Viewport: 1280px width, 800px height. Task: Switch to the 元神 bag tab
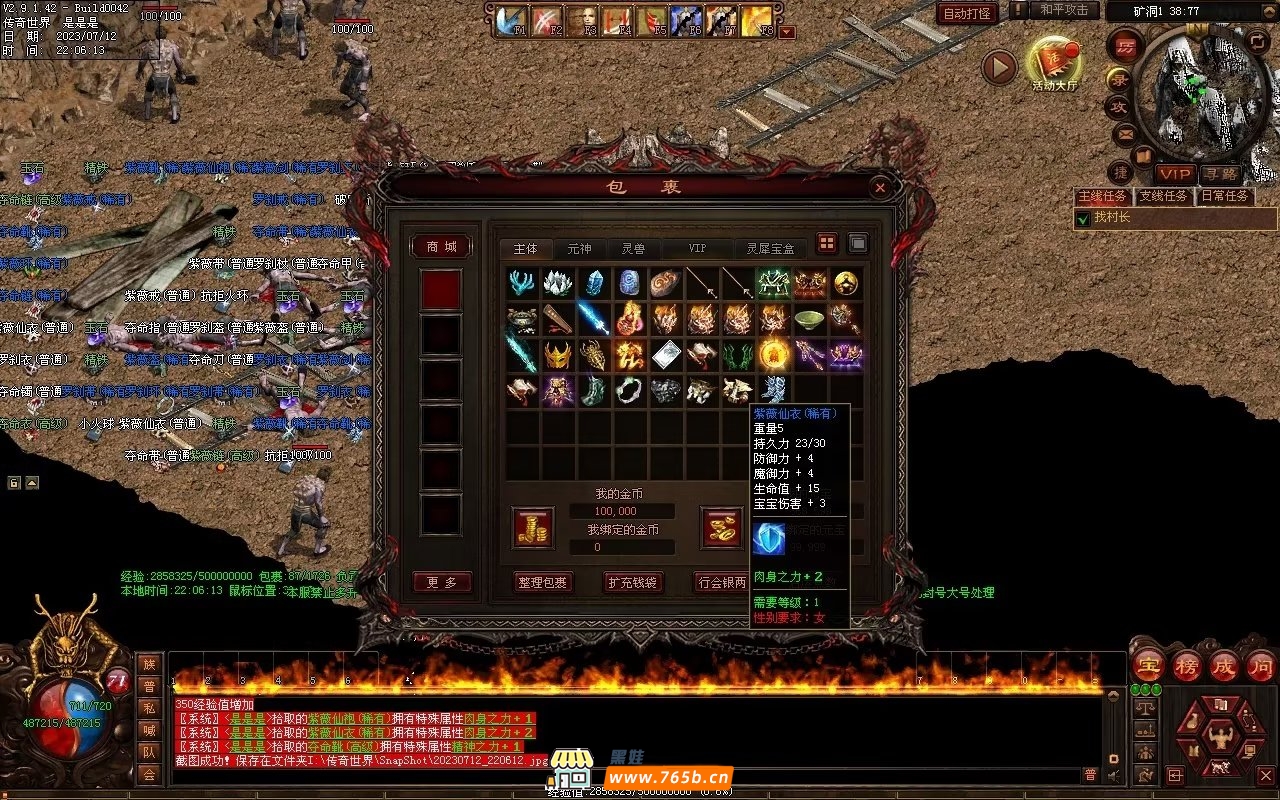pos(579,249)
